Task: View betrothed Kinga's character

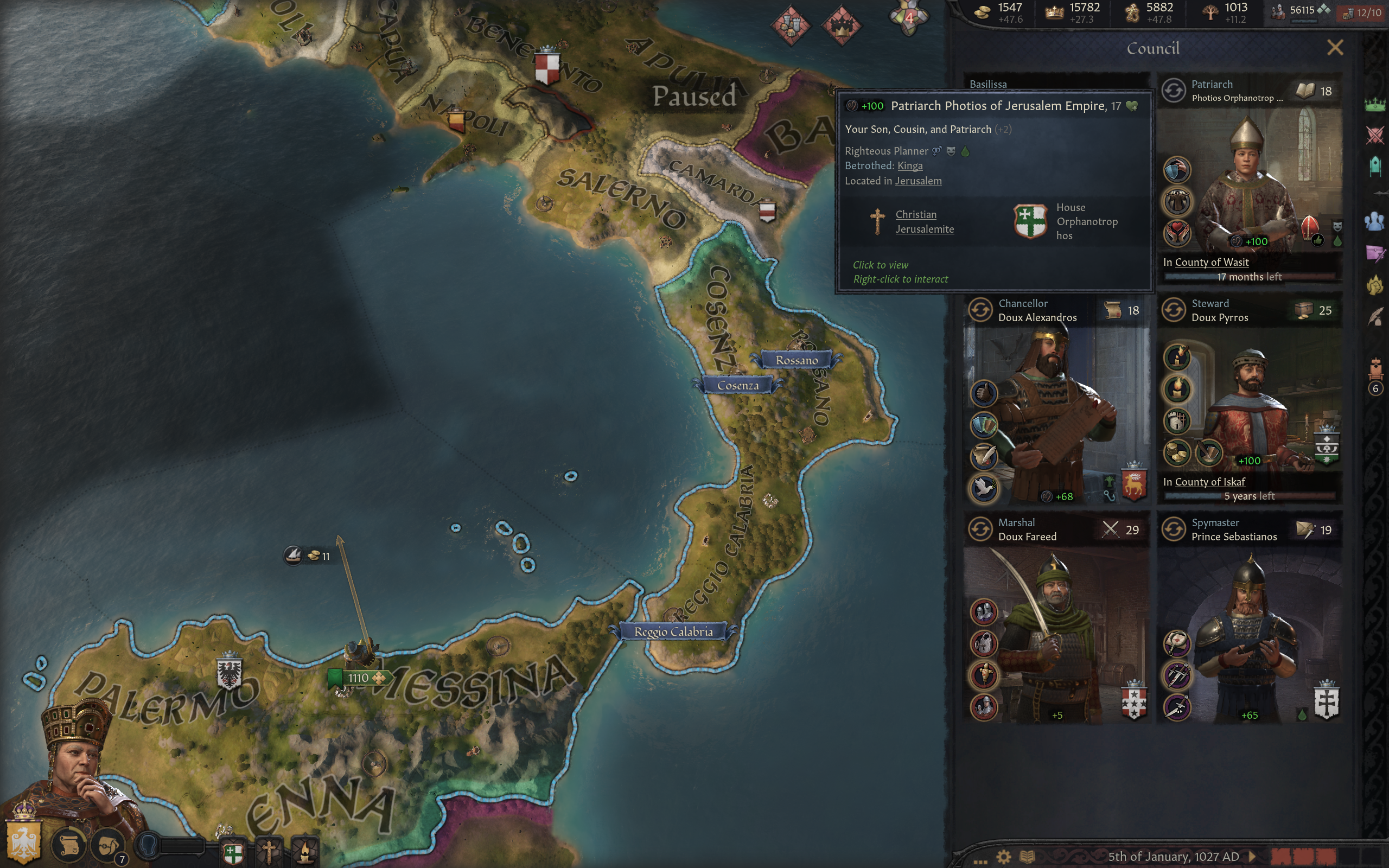Action: pos(910,166)
